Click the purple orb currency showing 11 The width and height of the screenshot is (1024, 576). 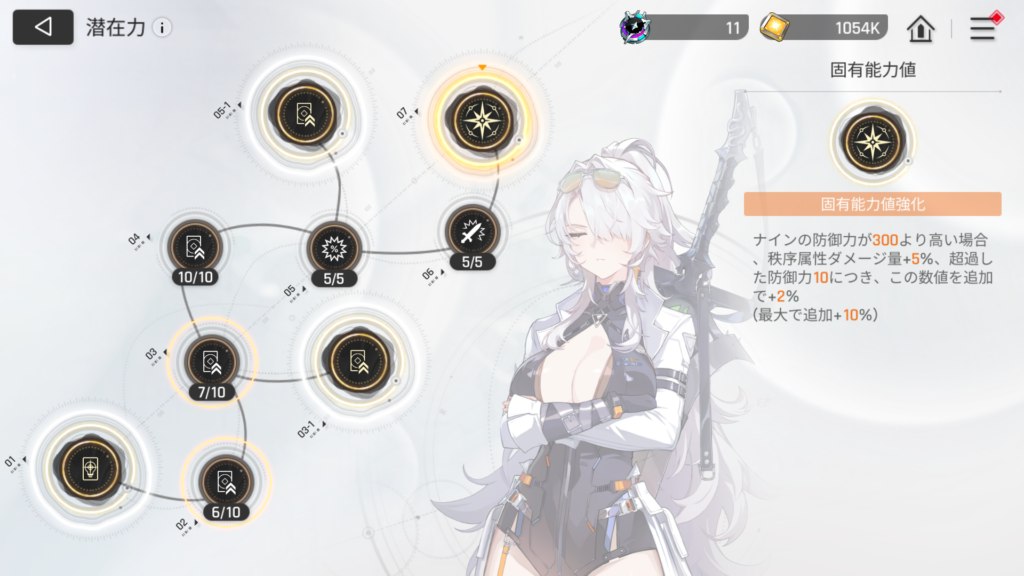coord(684,28)
